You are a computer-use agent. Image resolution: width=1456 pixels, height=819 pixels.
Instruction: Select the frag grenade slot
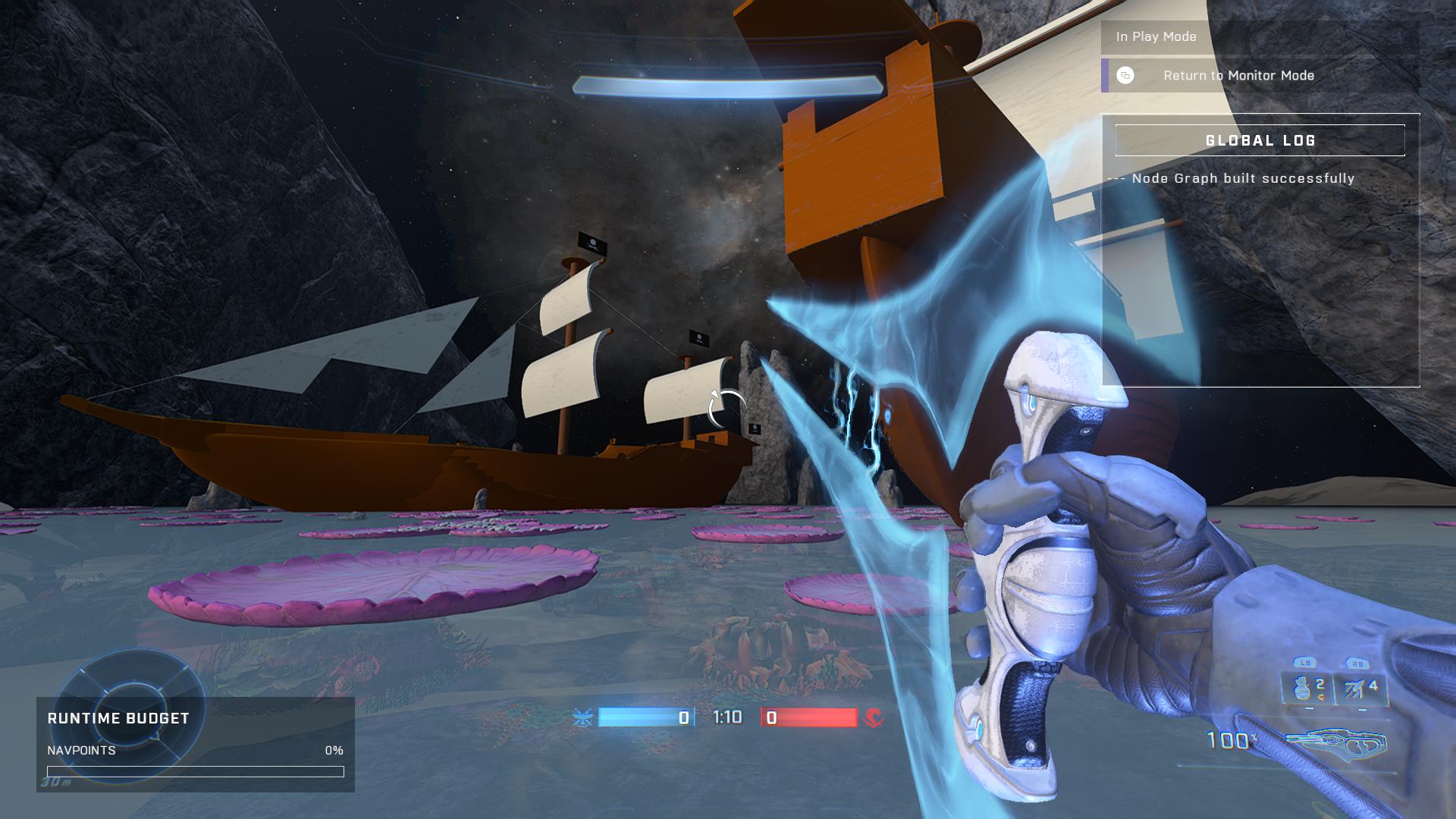1307,688
